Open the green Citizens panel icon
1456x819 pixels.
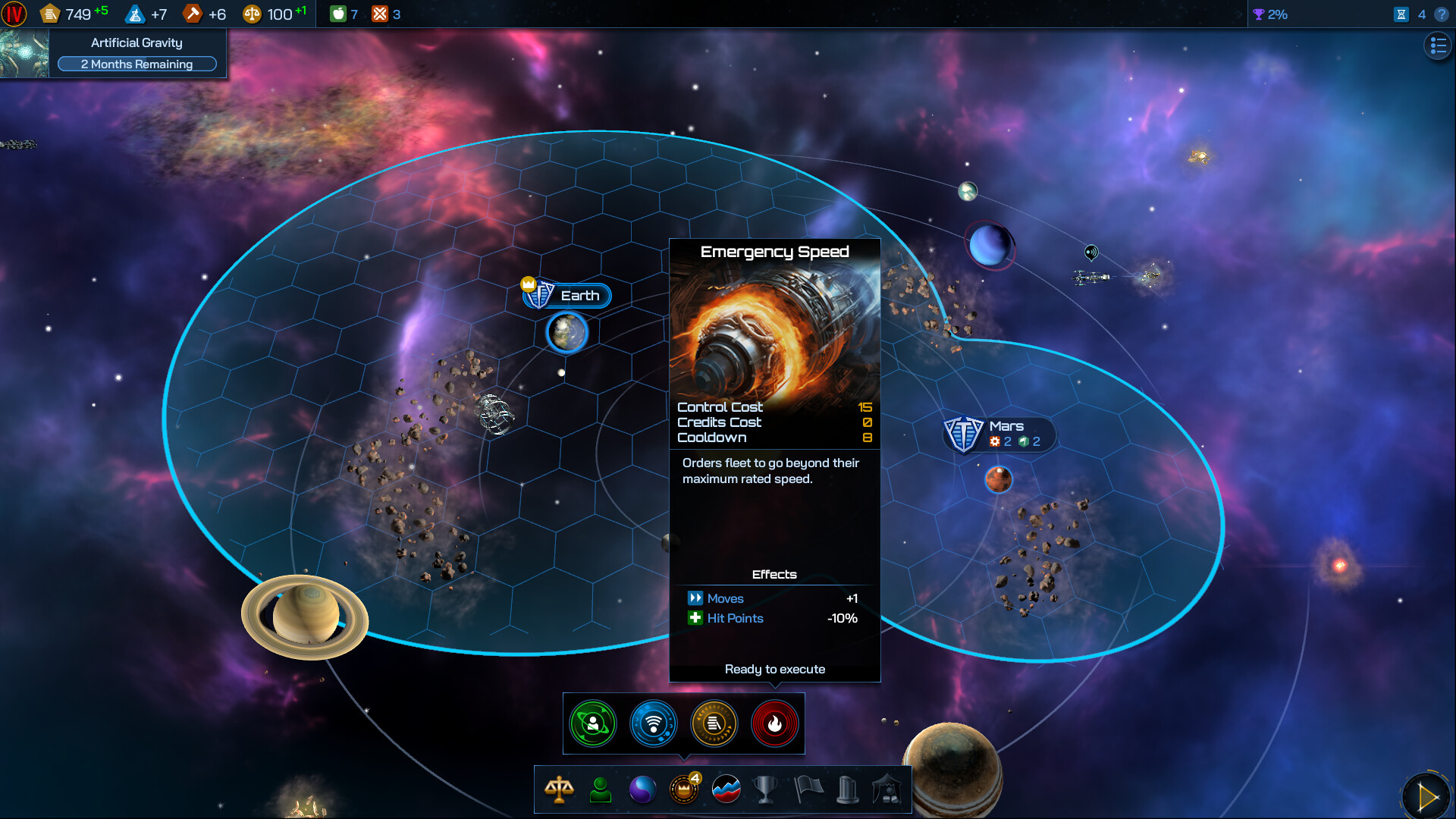tap(600, 789)
